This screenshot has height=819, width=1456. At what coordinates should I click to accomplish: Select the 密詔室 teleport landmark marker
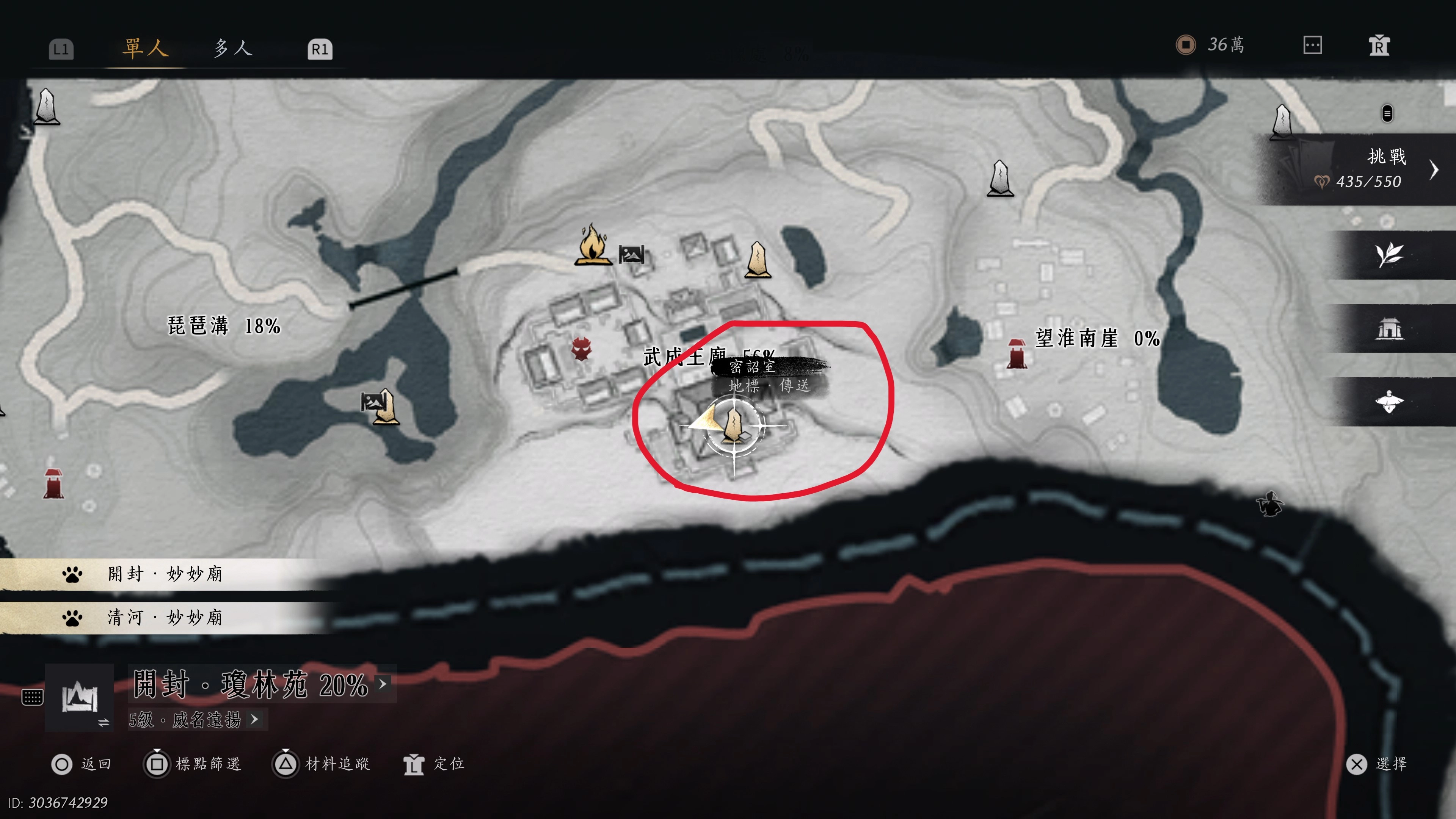click(733, 425)
